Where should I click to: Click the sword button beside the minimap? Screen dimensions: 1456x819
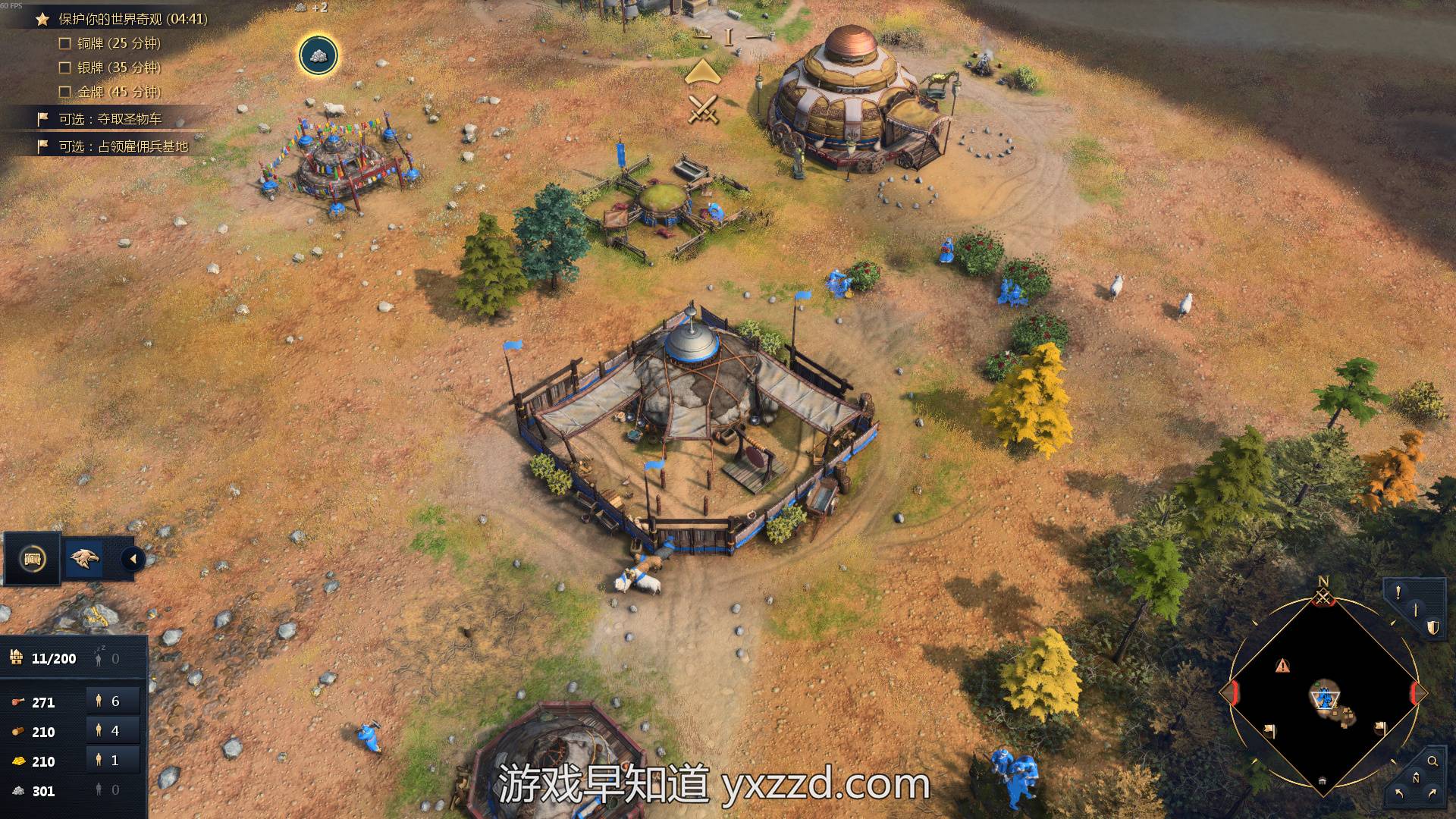click(x=1415, y=610)
